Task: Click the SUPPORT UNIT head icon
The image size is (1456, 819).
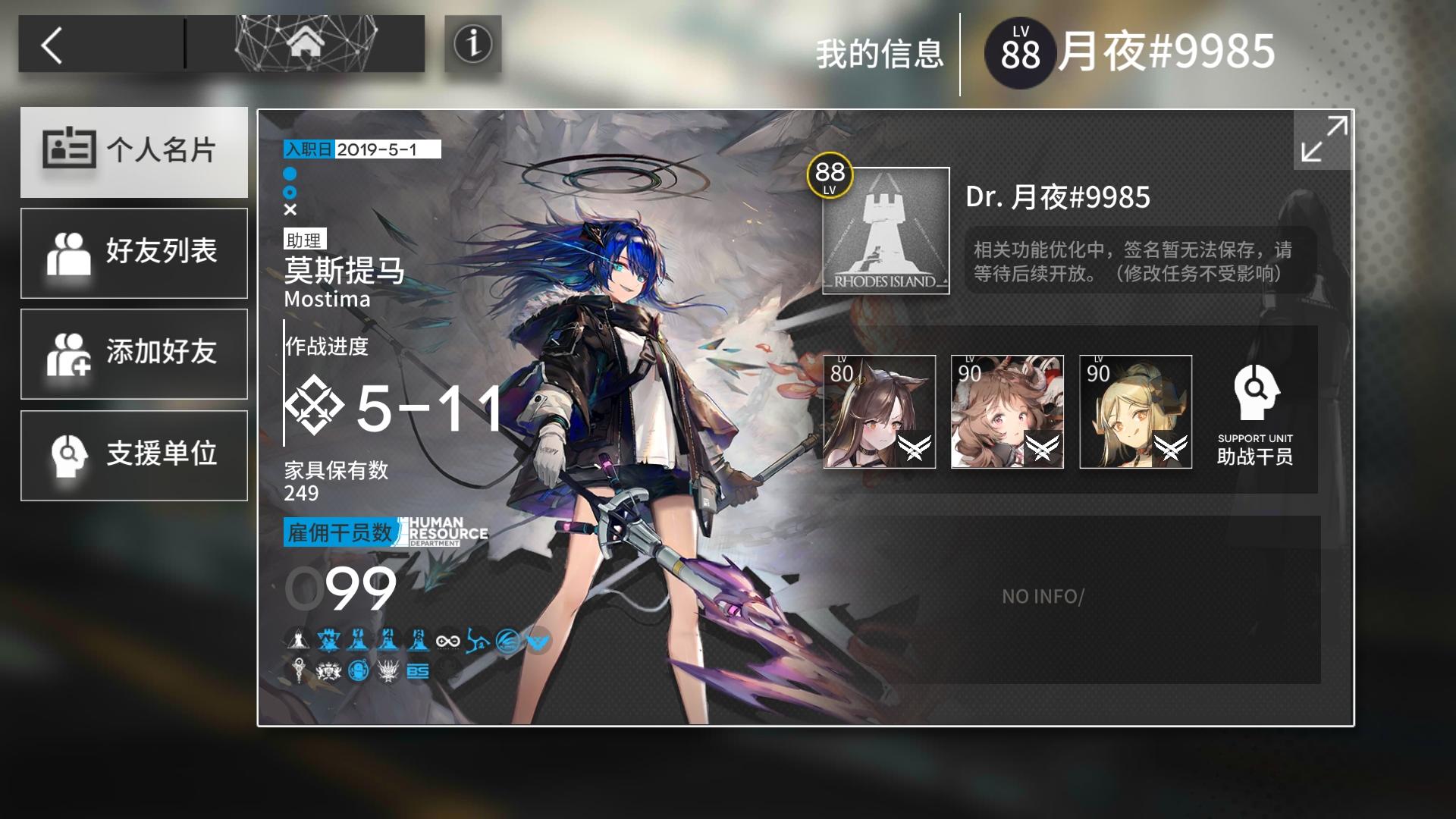Action: [1255, 394]
